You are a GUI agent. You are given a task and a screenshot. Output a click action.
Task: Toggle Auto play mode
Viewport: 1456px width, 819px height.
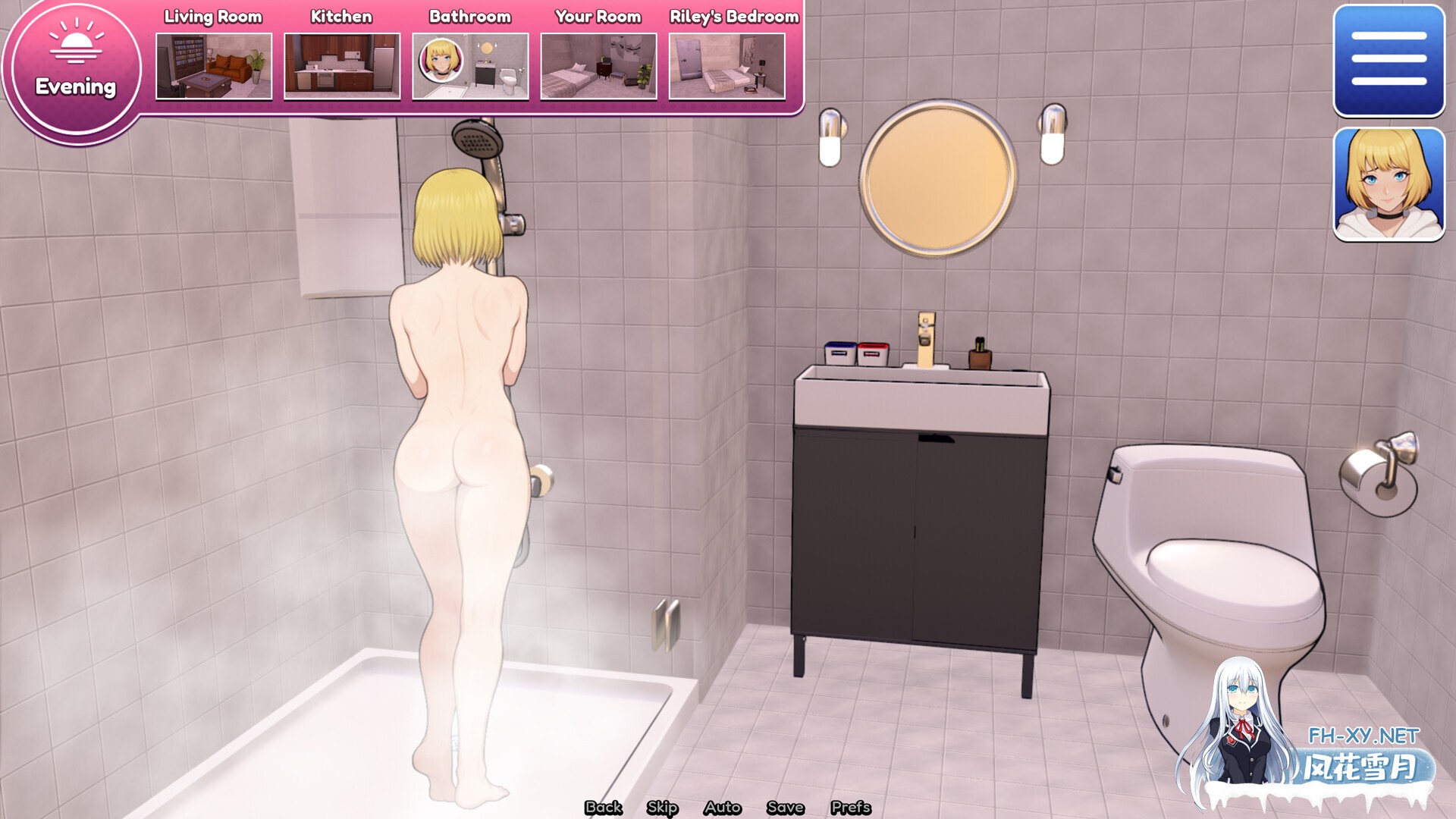723,808
